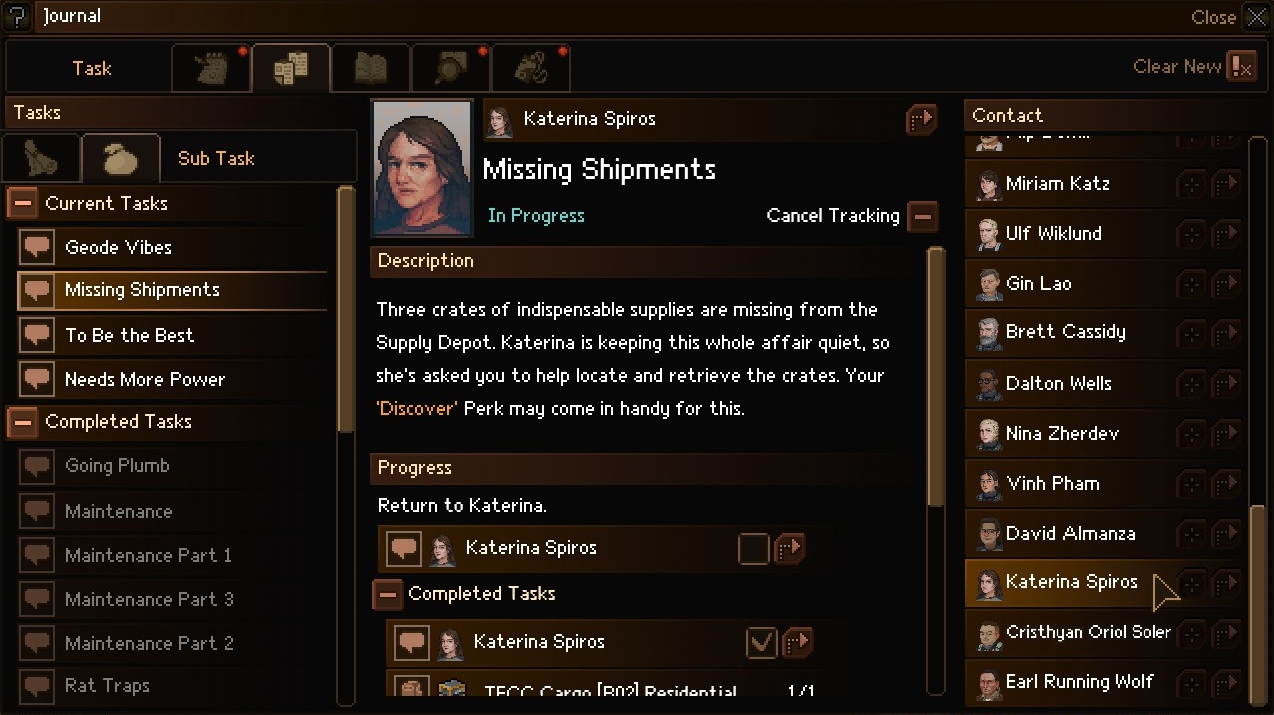Switch to the Sub Task tab
Image resolution: width=1274 pixels, height=715 pixels.
(x=216, y=158)
